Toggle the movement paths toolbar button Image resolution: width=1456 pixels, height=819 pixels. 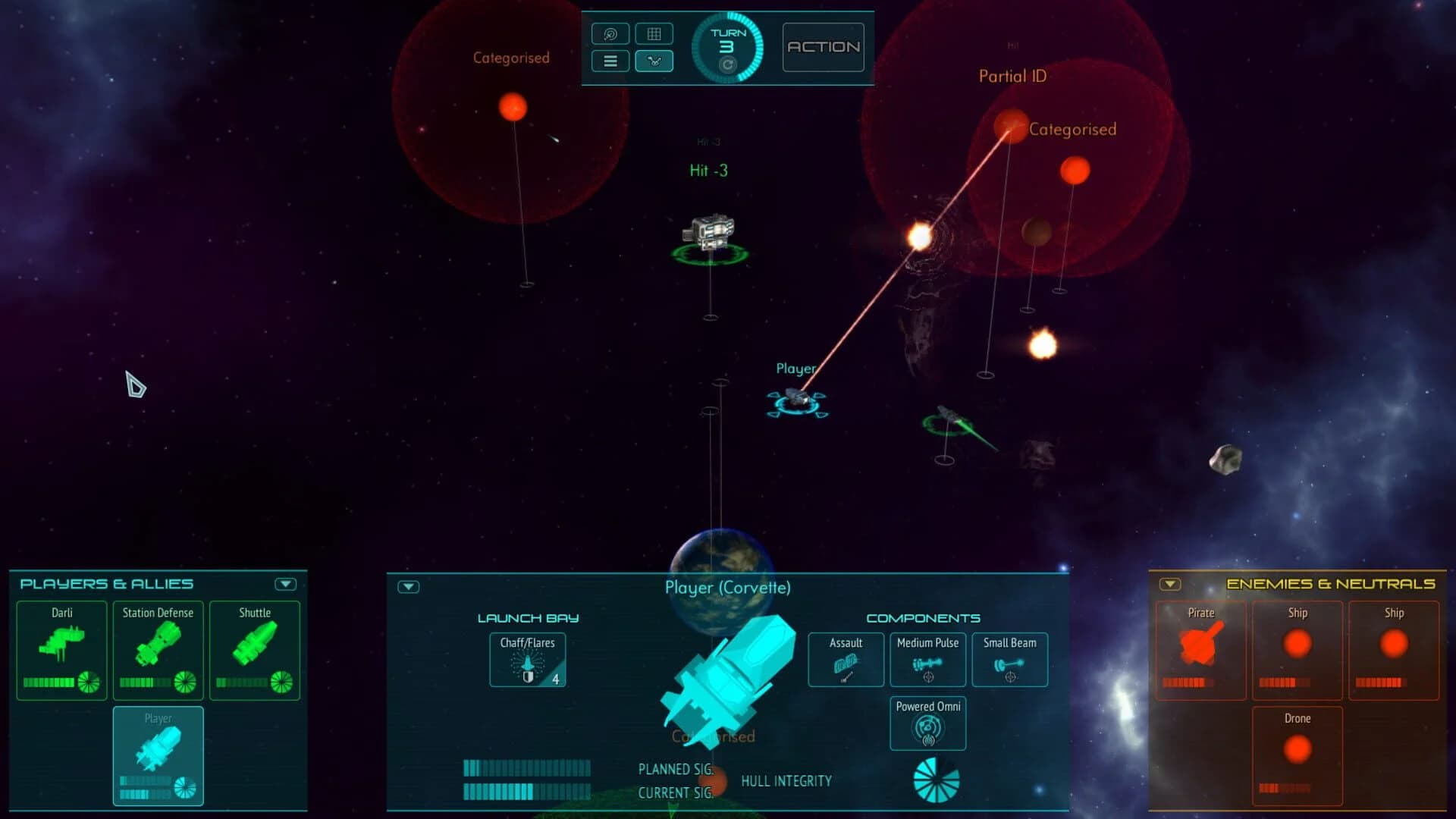coord(654,61)
